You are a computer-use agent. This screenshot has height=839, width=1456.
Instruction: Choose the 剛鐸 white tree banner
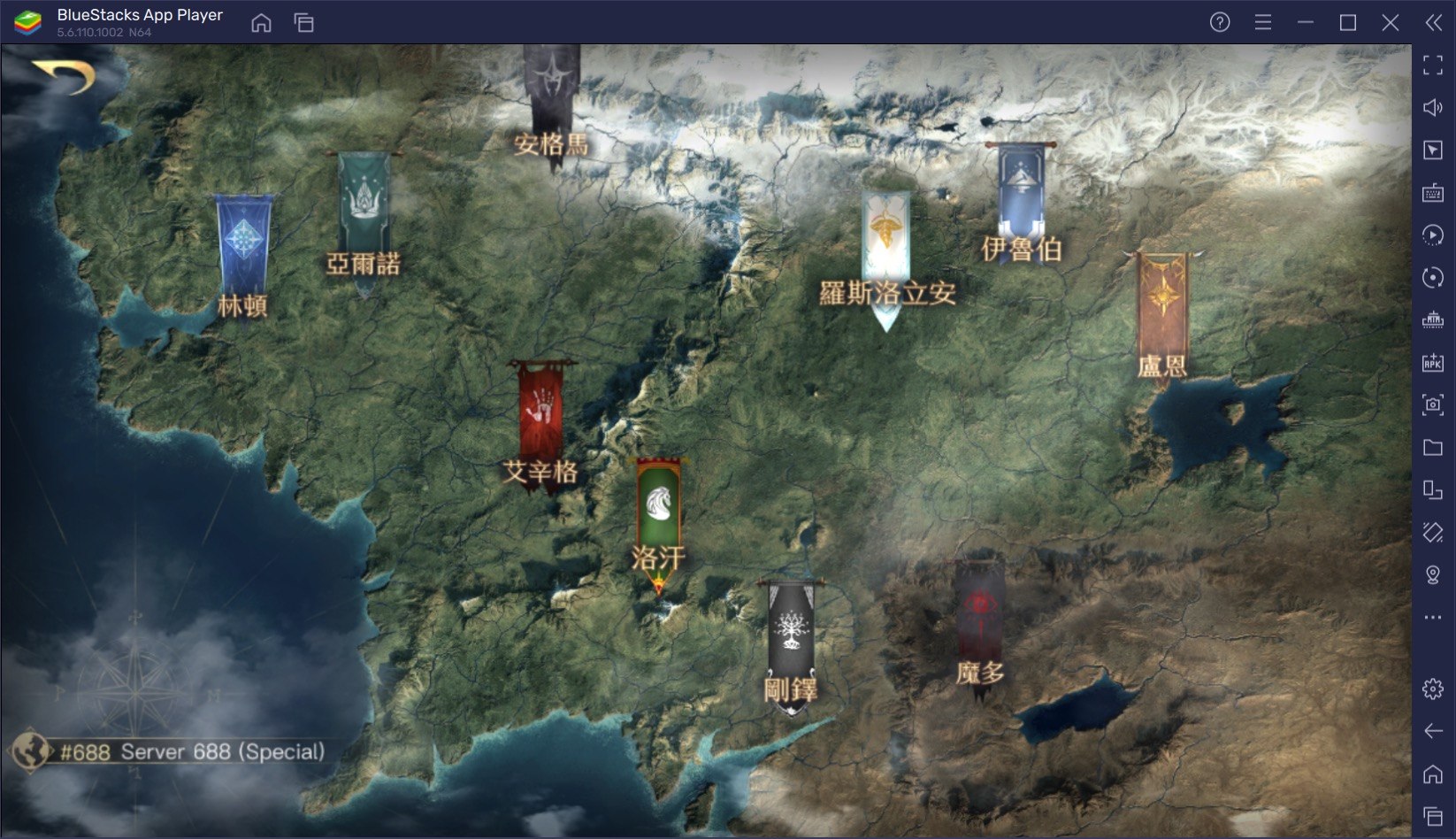pos(790,630)
